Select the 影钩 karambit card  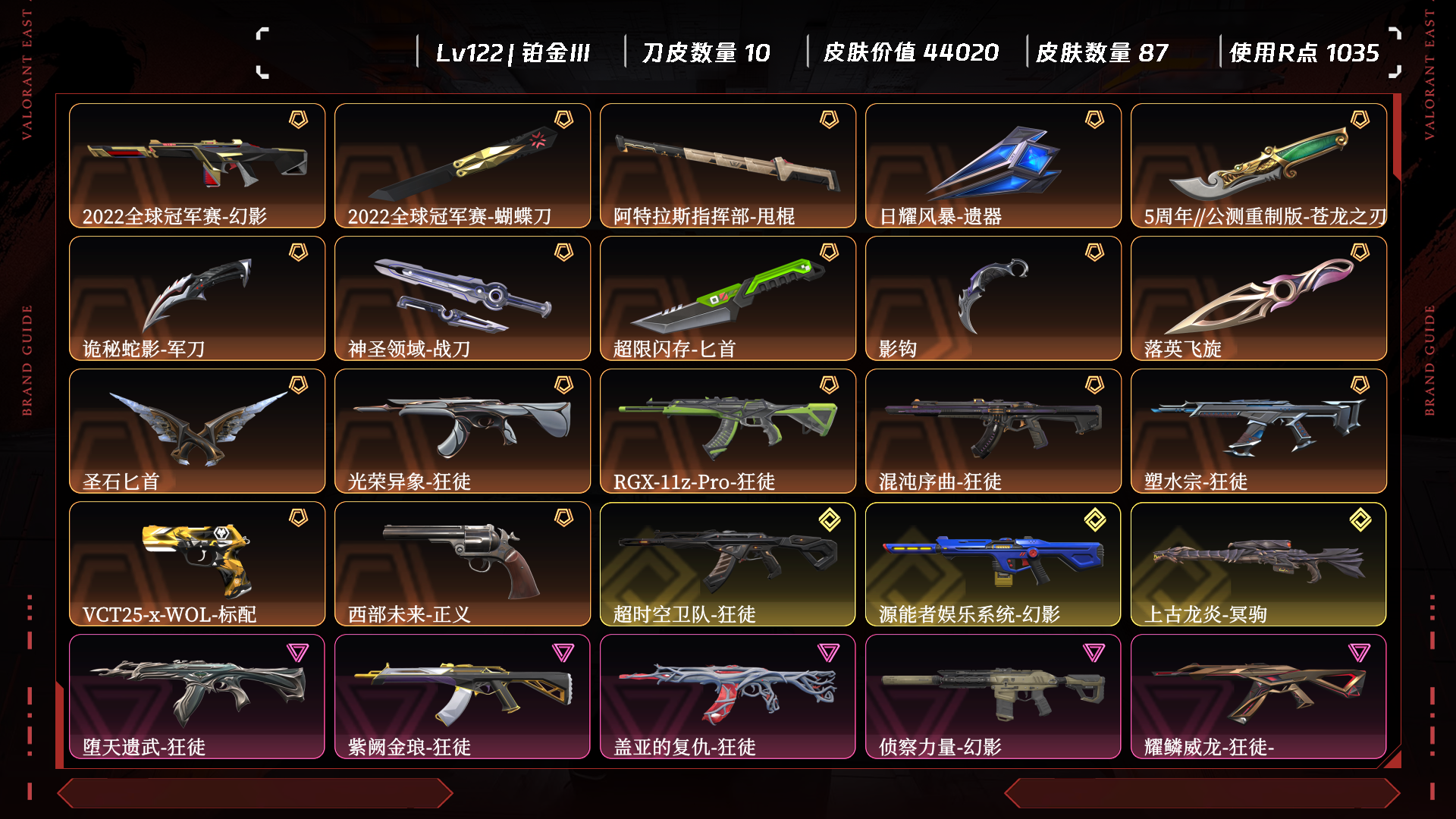click(x=993, y=298)
